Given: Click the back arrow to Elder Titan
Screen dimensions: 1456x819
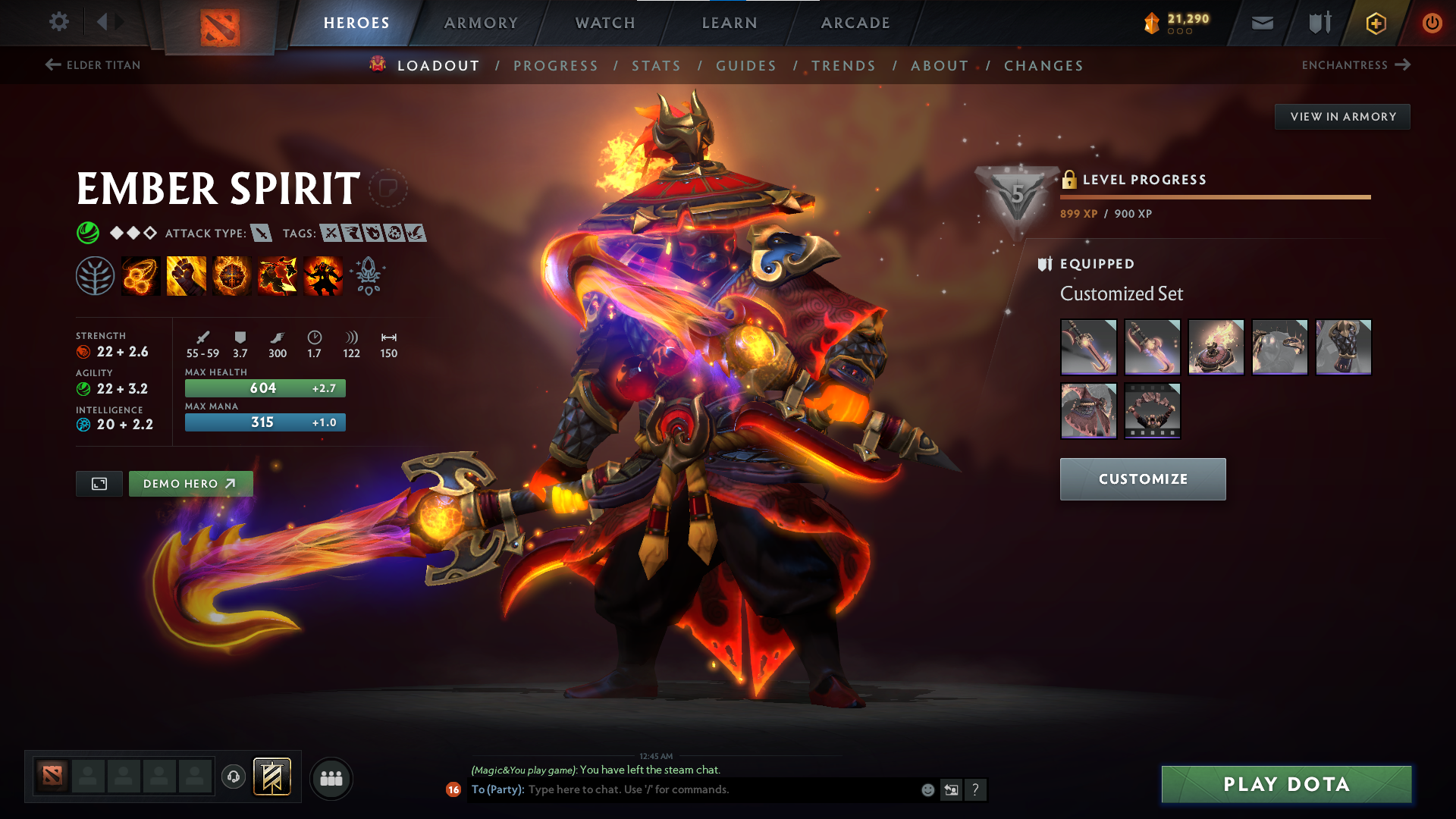Looking at the screenshot, I should (52, 65).
